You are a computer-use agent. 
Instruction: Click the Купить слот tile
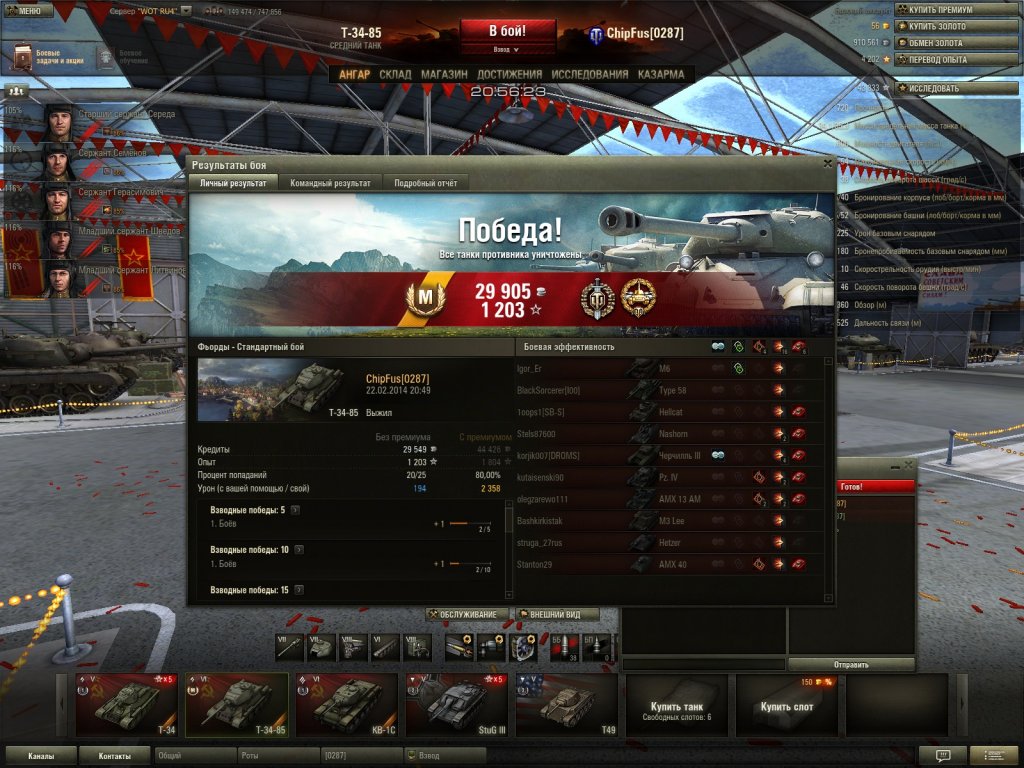pyautogui.click(x=786, y=706)
